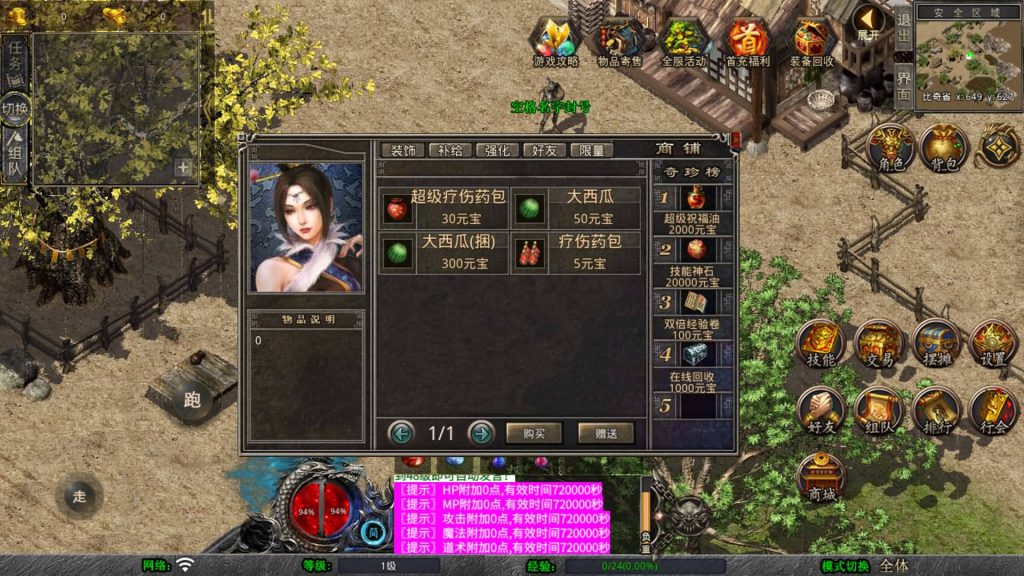Switch to the 装饰 shop tab
Image resolution: width=1024 pixels, height=576 pixels.
[403, 150]
